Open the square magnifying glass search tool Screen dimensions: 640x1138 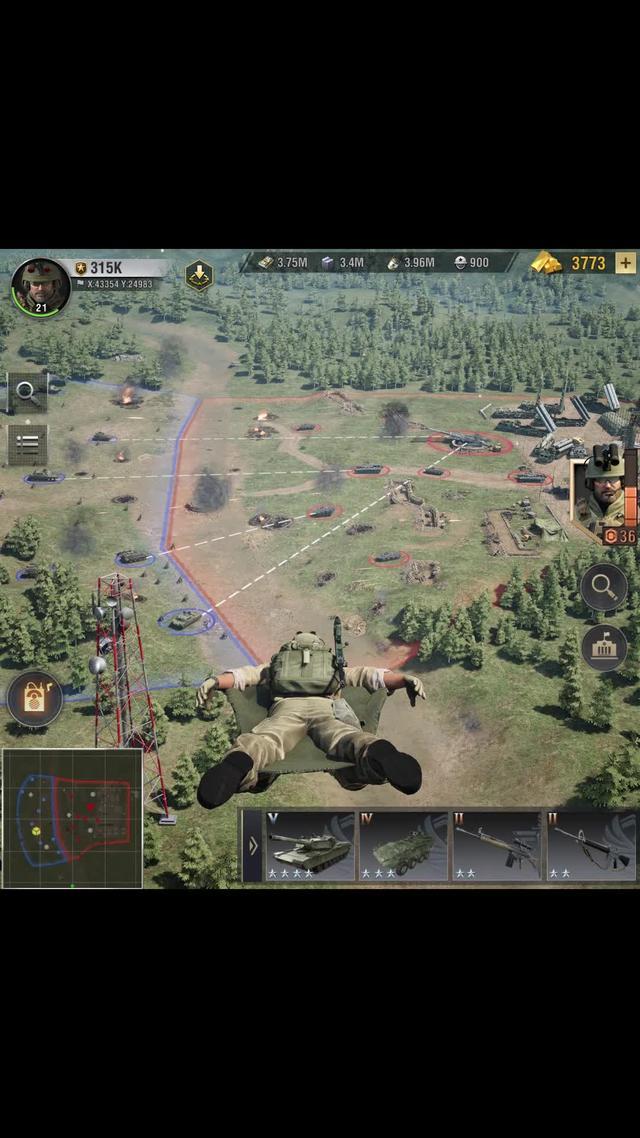27,393
